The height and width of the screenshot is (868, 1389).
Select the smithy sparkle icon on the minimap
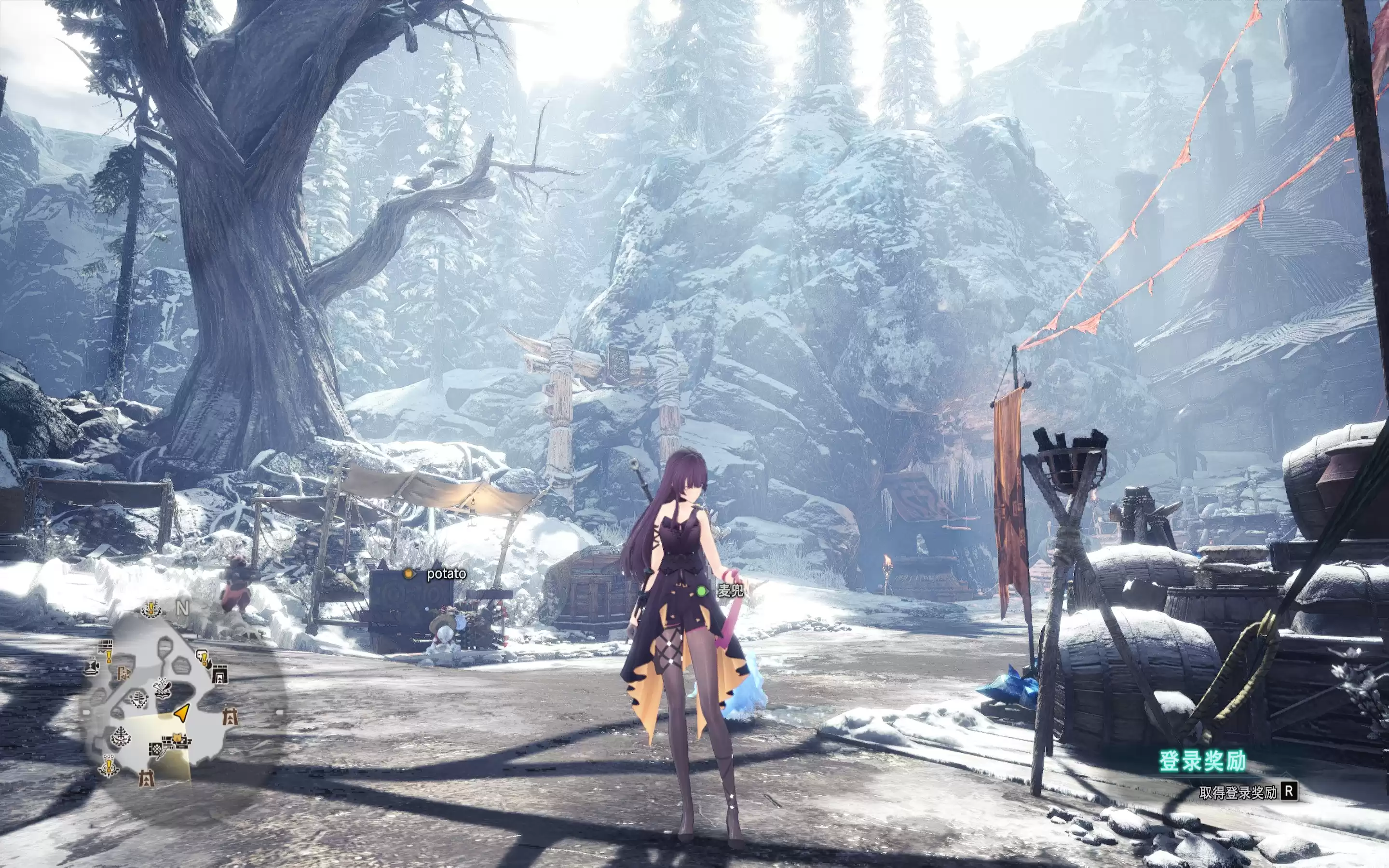pyautogui.click(x=163, y=688)
